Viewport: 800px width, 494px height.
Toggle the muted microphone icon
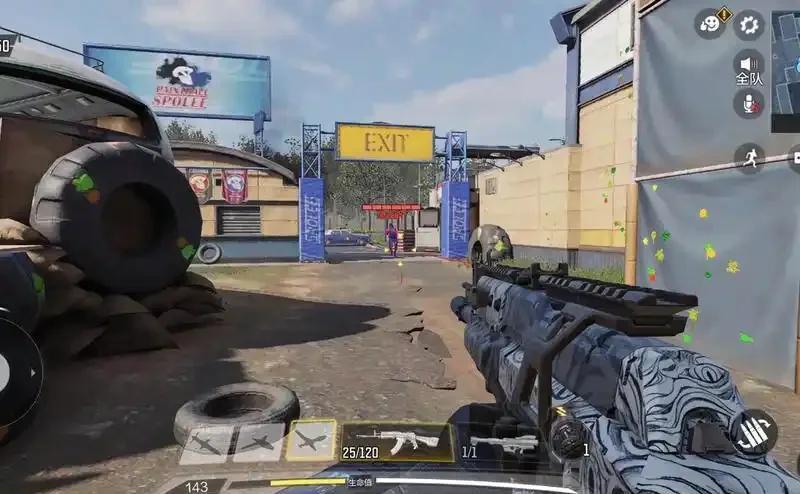coord(748,103)
